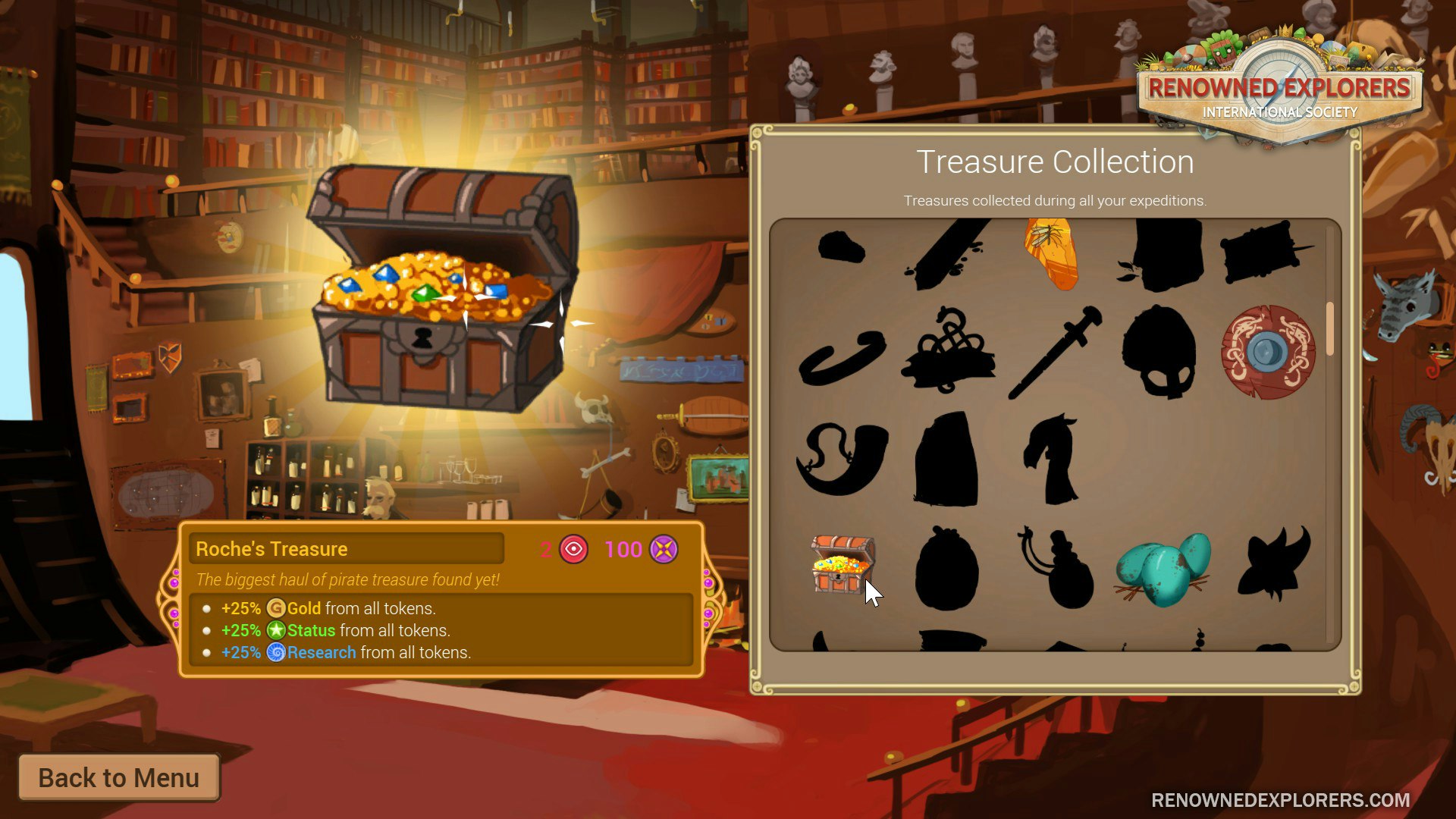Click the orange amber treasure in the collection
This screenshot has height=819, width=1456.
tap(1053, 253)
